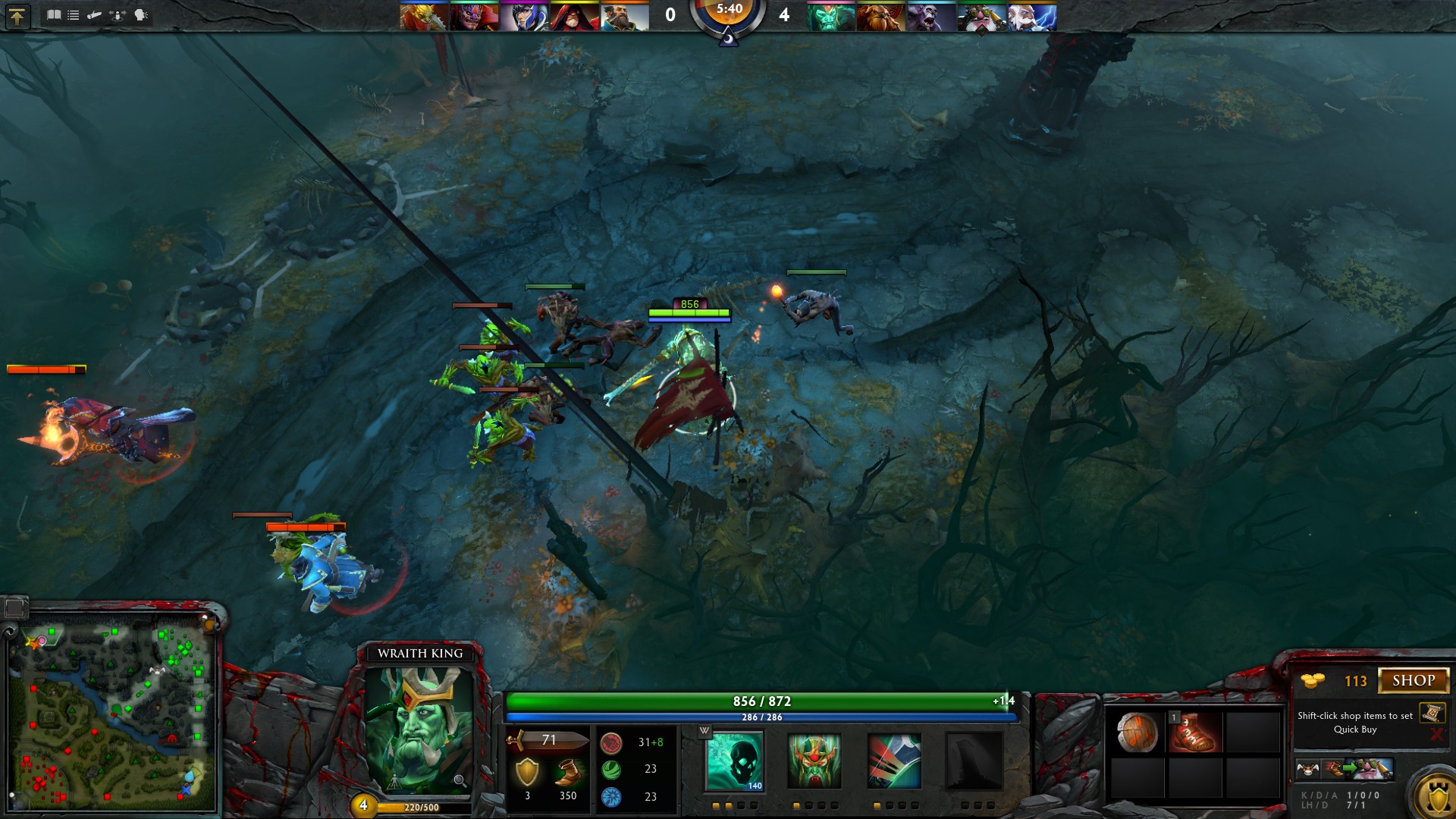Select Luna portrait in top bar
Screen dimensions: 1456x819
[x=524, y=17]
